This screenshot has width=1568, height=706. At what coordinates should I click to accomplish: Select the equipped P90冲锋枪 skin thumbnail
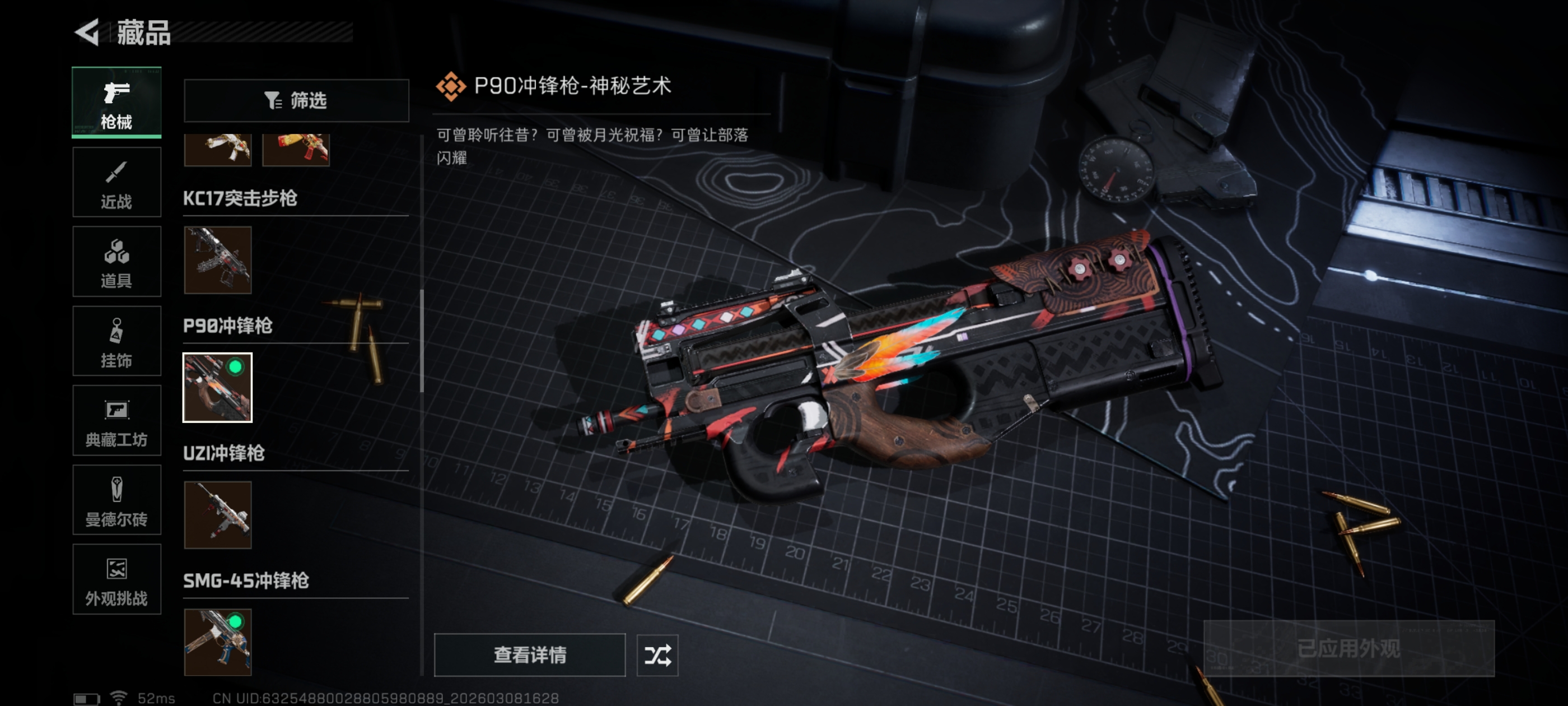click(218, 387)
